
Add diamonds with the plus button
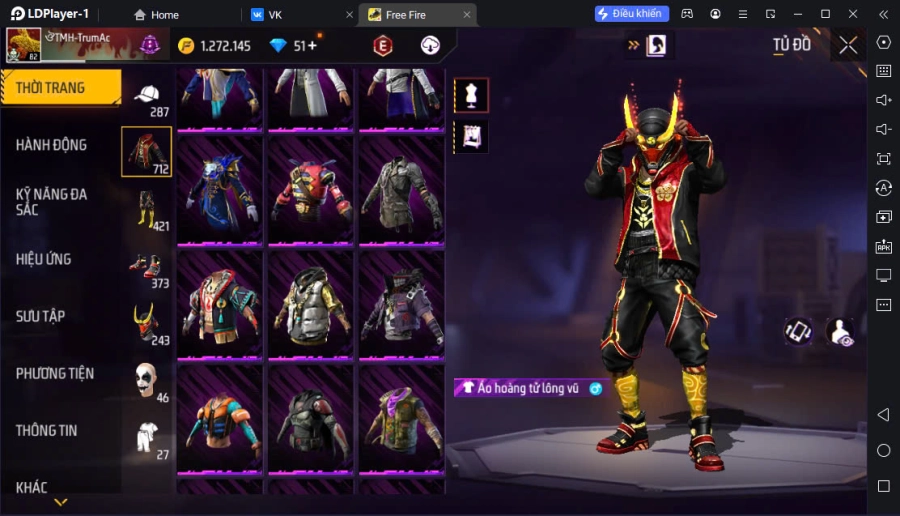click(313, 45)
